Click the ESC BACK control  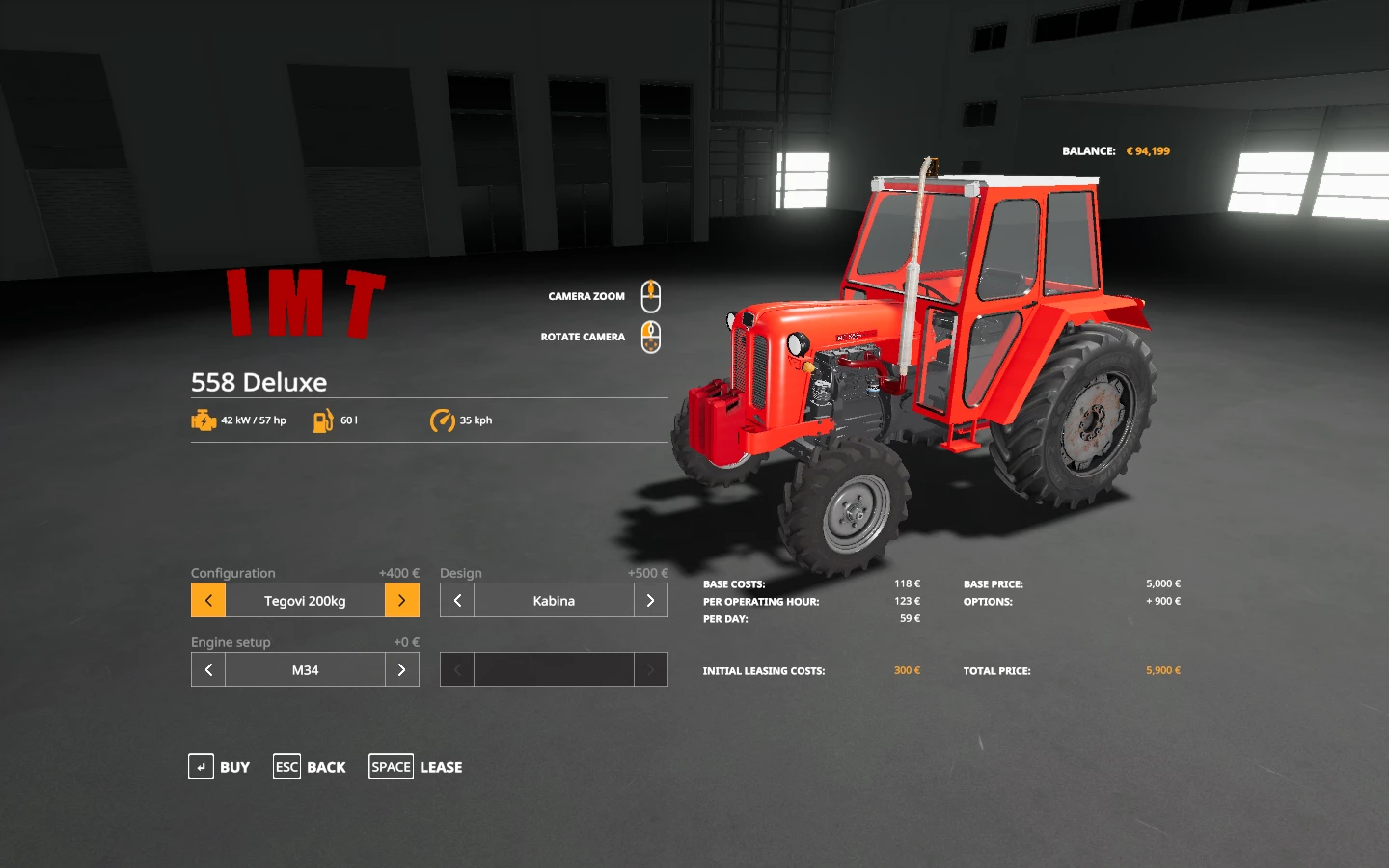(286, 766)
